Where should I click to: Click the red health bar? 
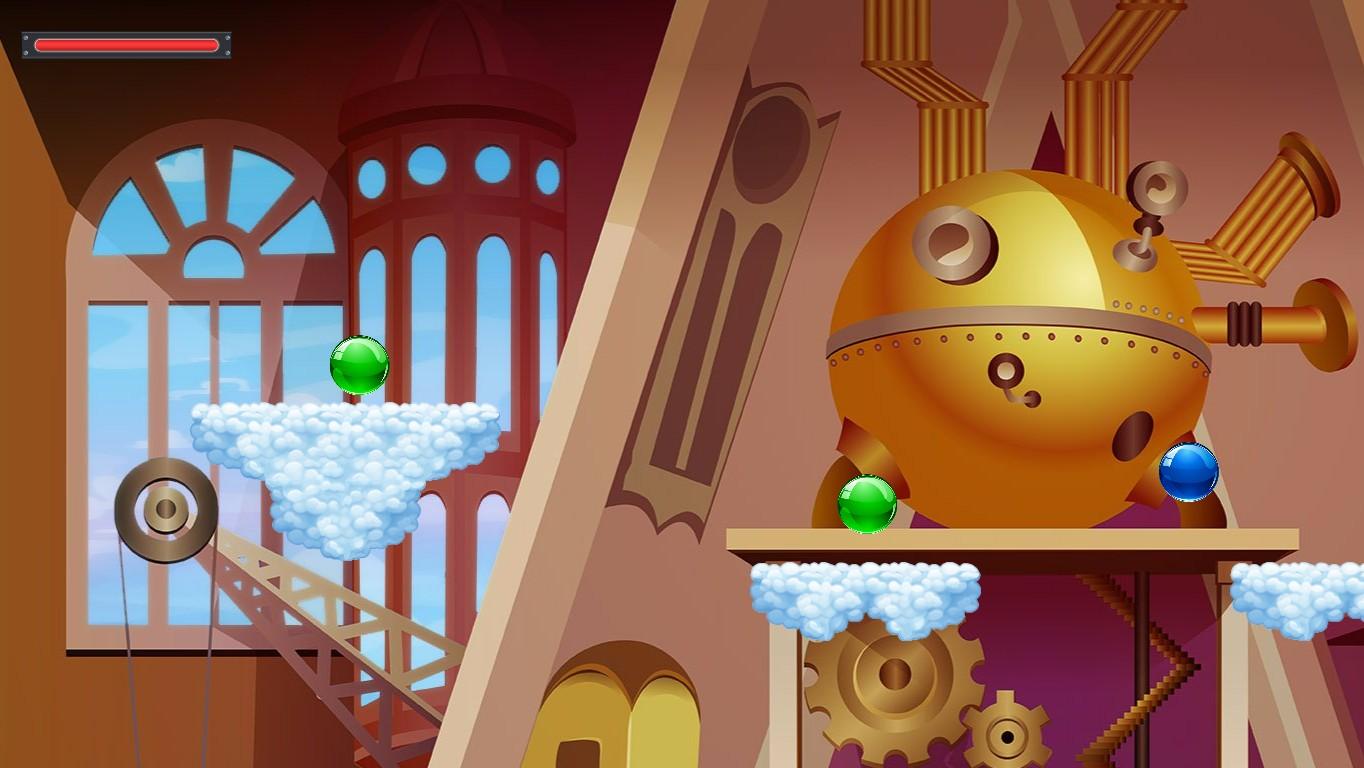tap(126, 44)
